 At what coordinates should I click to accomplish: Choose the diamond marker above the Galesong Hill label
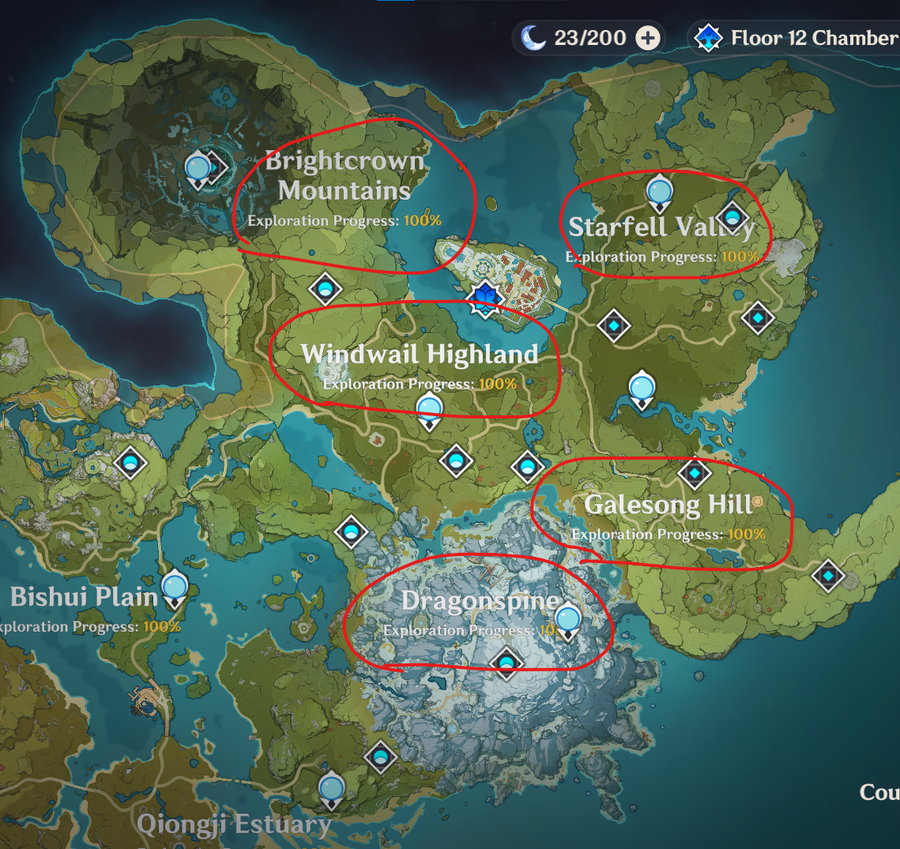[694, 474]
